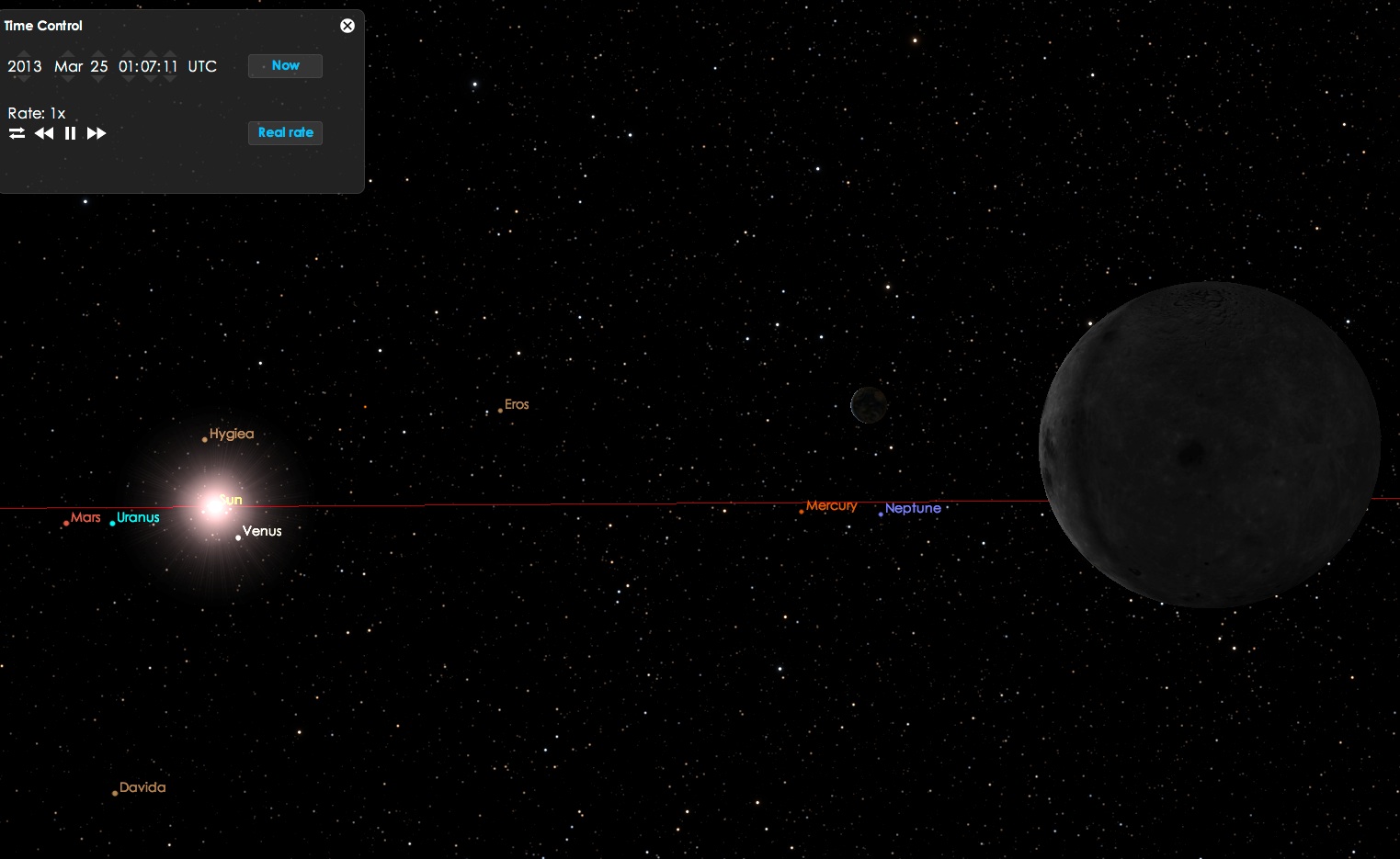Reduce the minutes with the down arrow
1400x859 pixels.
point(148,79)
